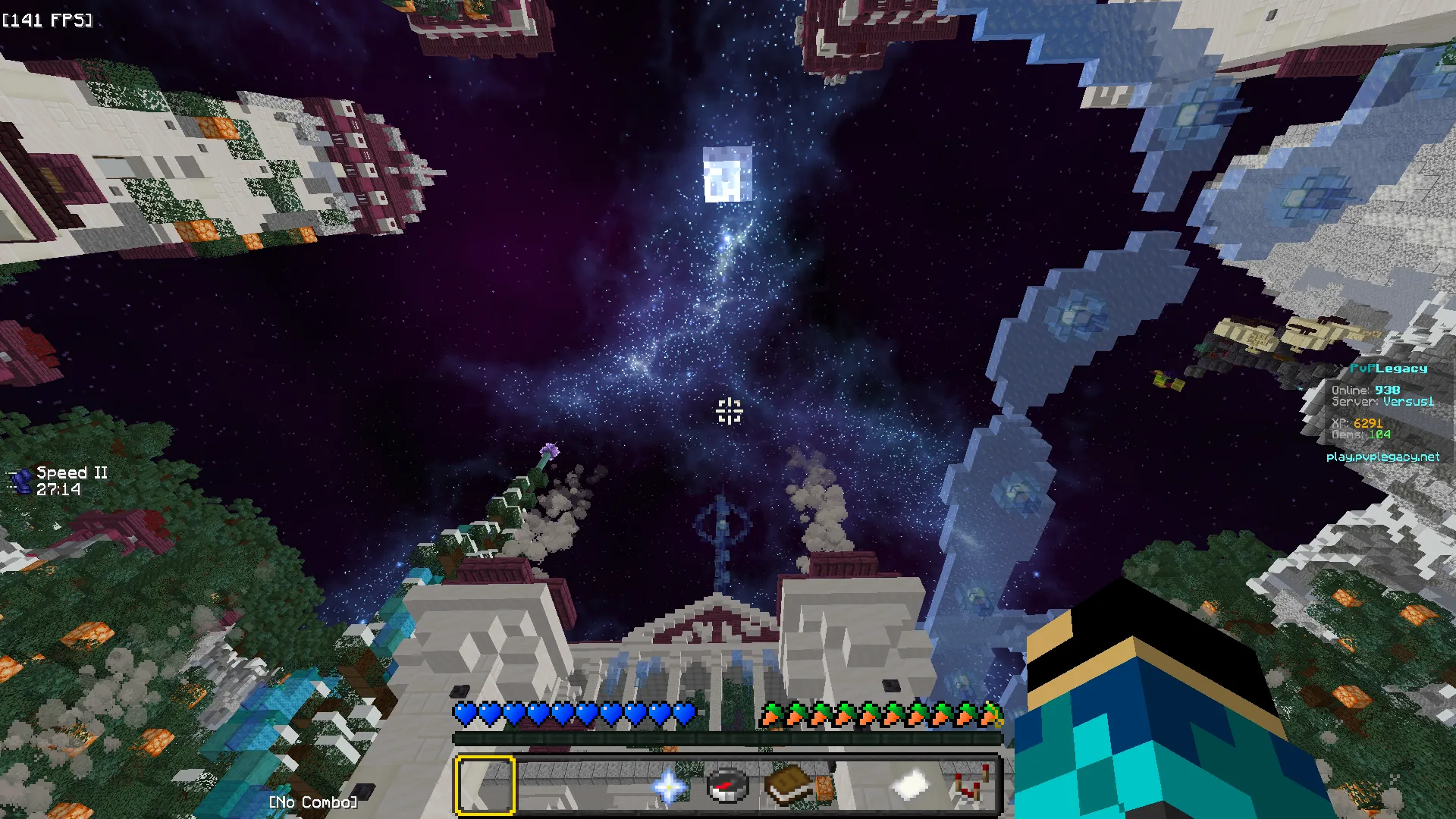This screenshot has height=819, width=1456.
Task: Click the Speed II effect icon
Action: click(x=20, y=481)
